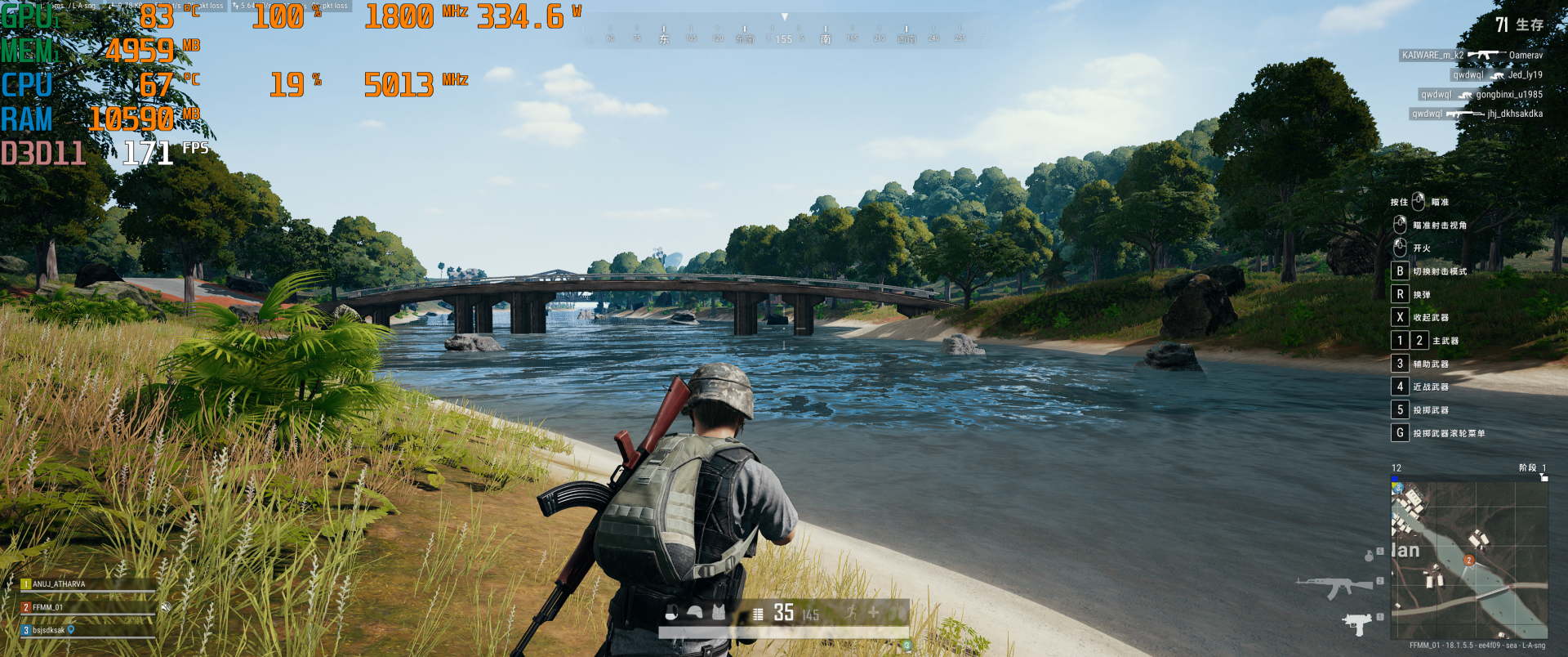This screenshot has width=1568, height=657.
Task: Click the plus-shaped healing boost icon
Action: (874, 612)
